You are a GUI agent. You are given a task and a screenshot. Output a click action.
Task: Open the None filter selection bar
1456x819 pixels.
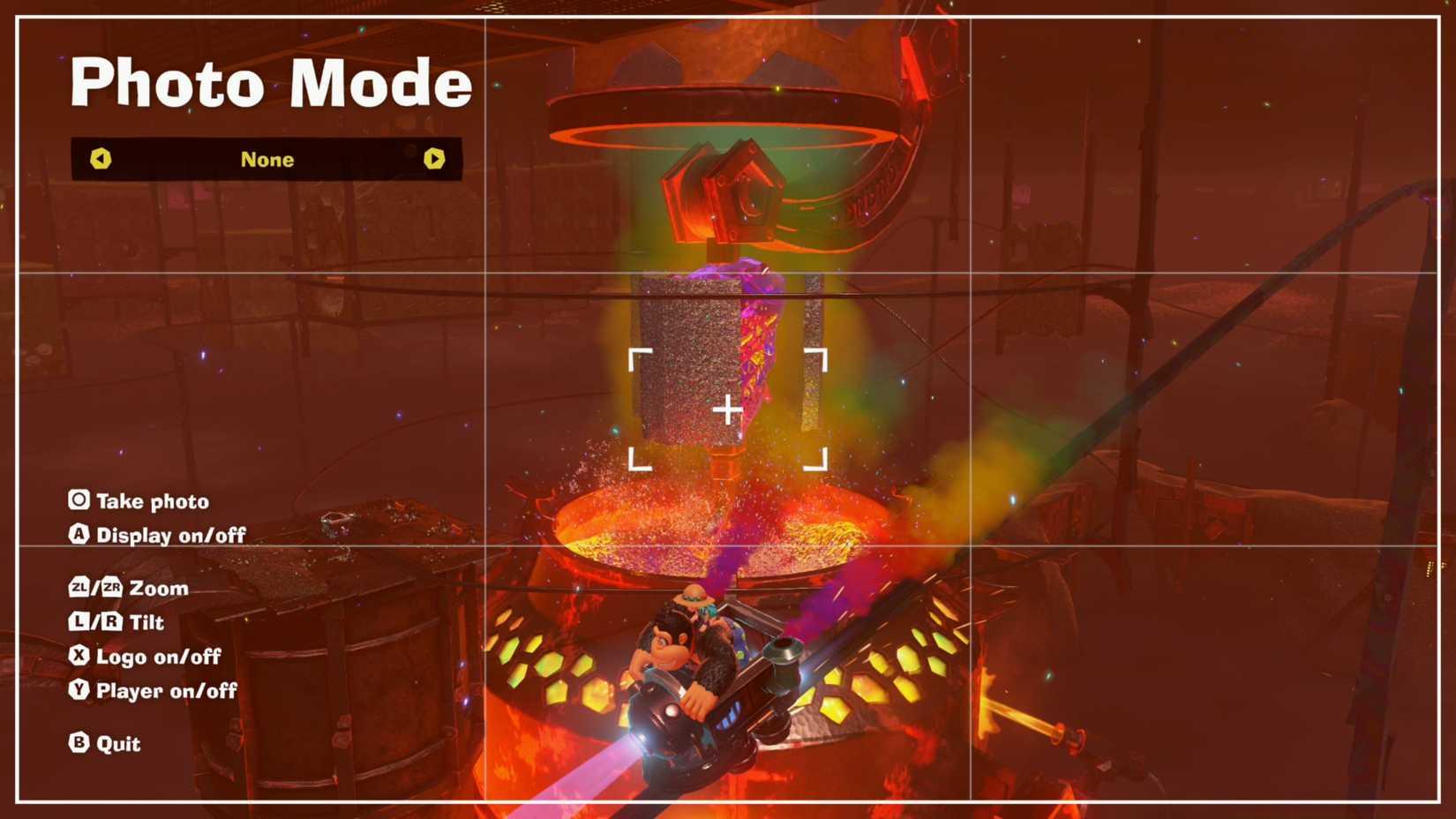pyautogui.click(x=267, y=160)
